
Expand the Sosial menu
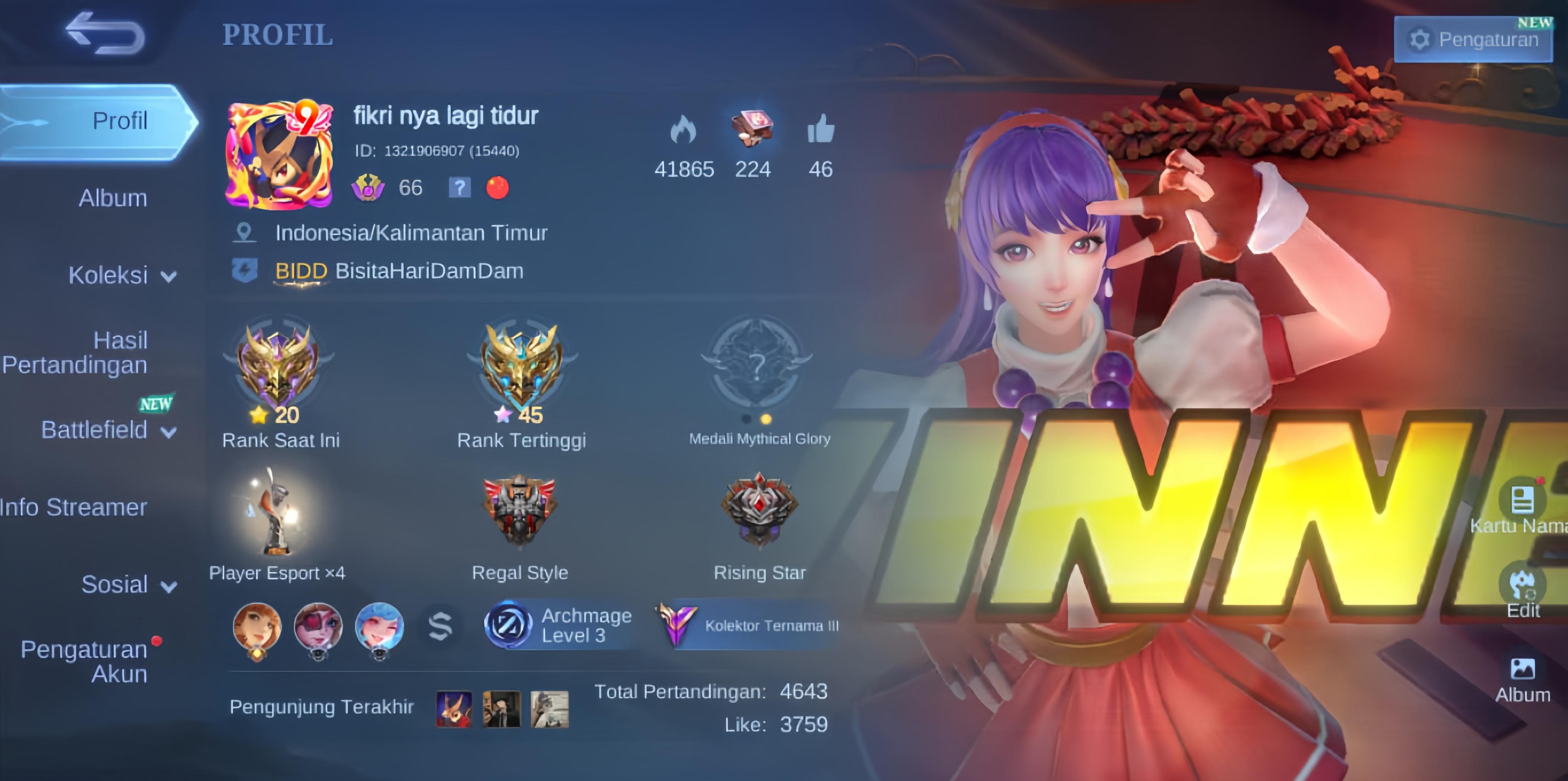pos(129,585)
